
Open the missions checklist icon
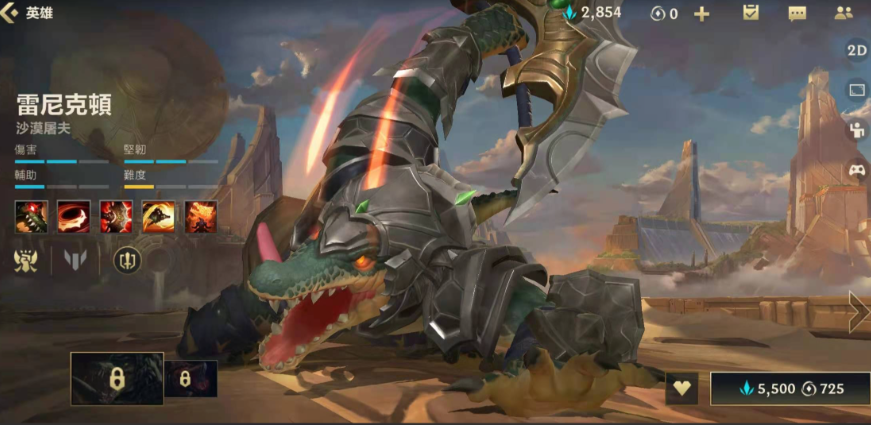pyautogui.click(x=751, y=13)
